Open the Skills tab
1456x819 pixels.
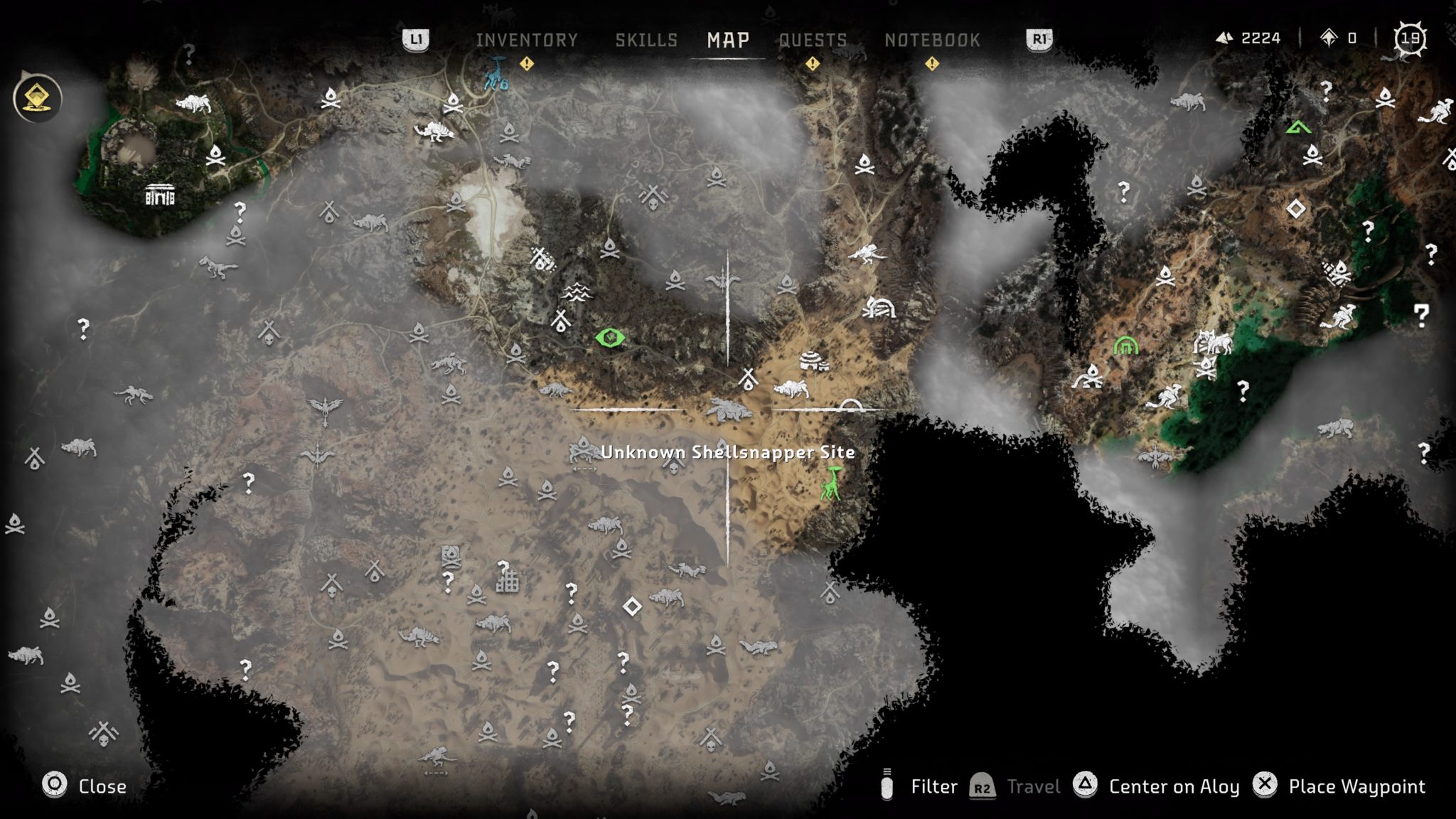click(646, 41)
